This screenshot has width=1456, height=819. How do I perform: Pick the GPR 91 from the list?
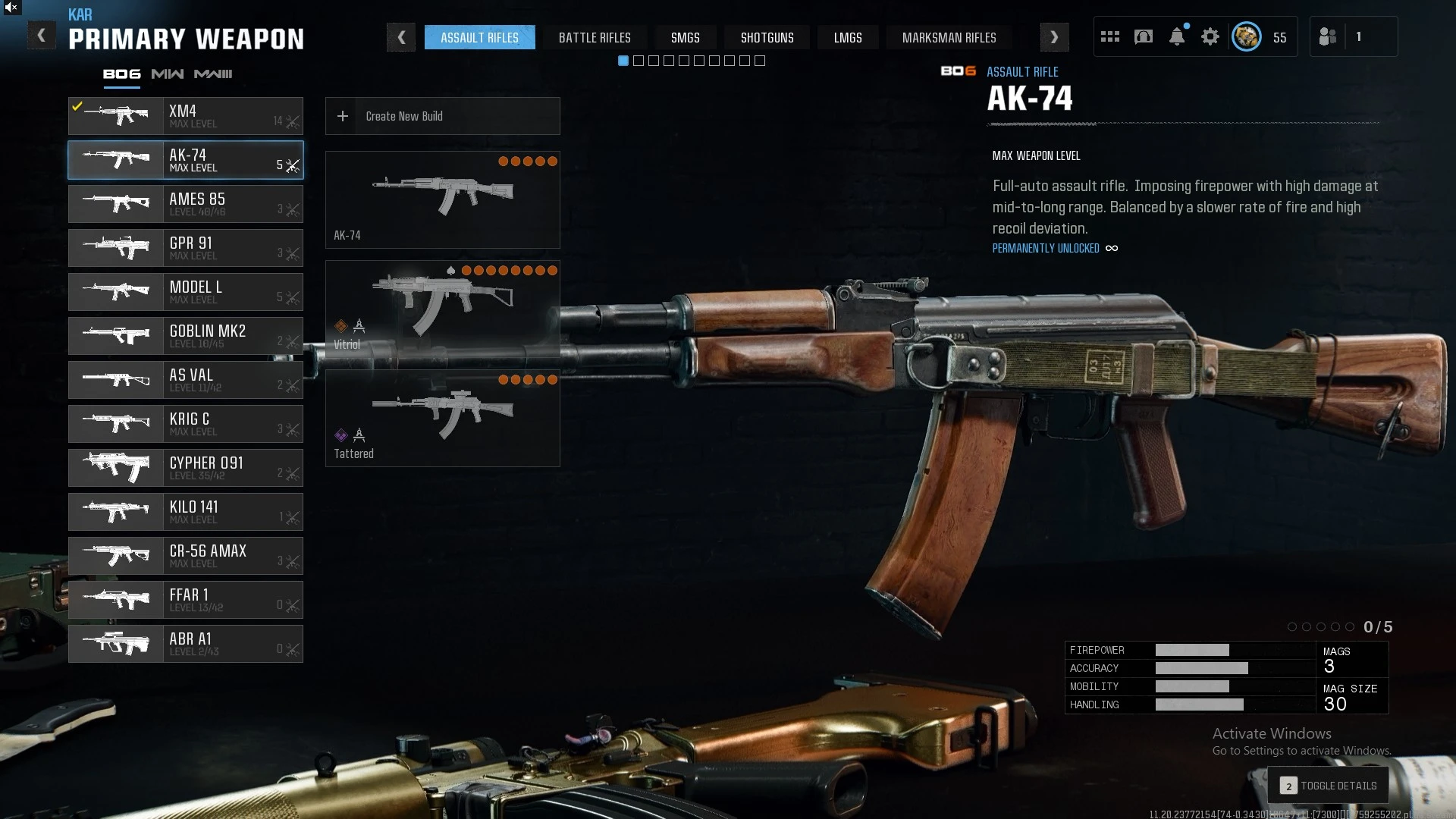186,248
